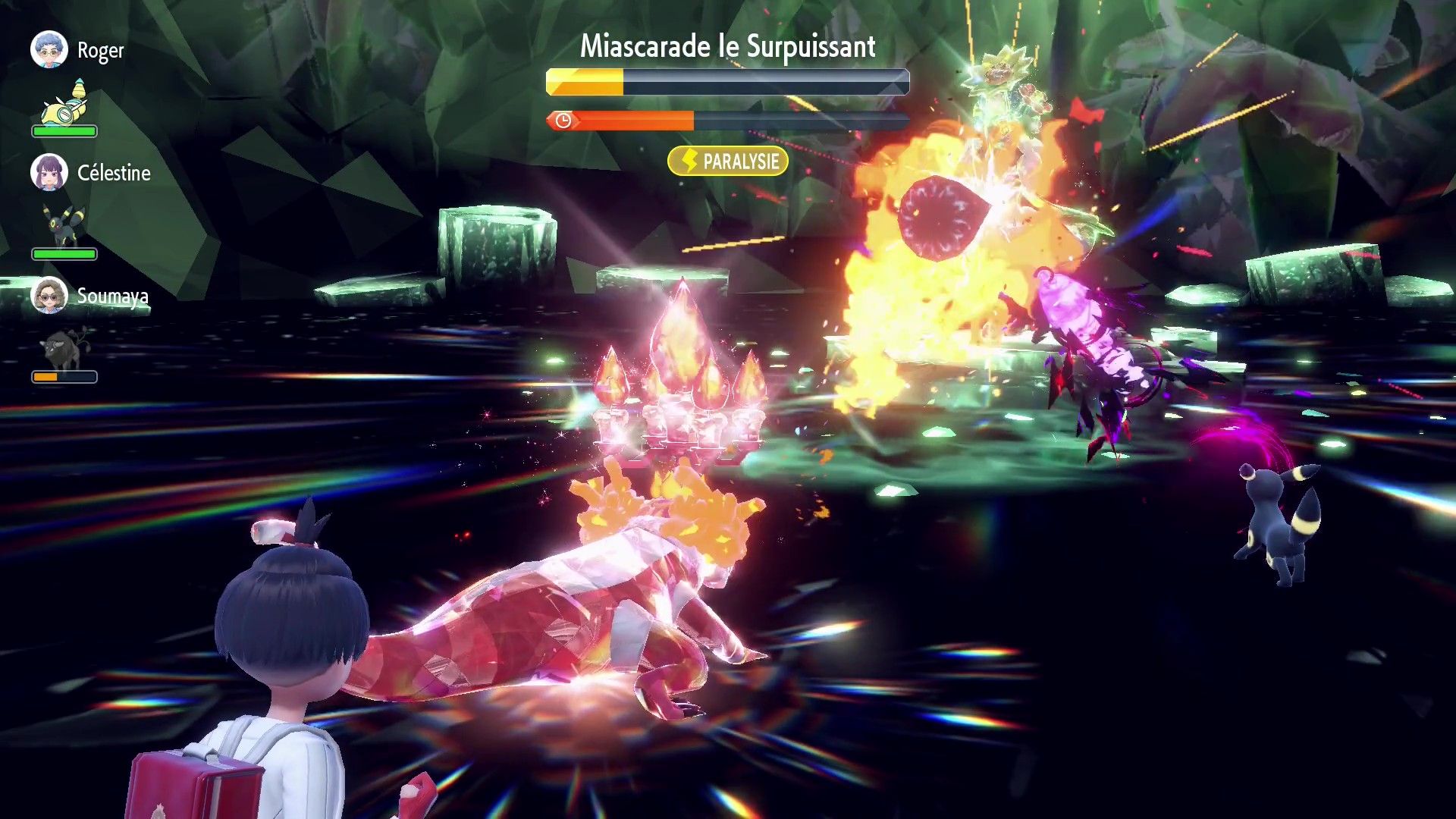Choose Célestine's Umbreon party icon

pos(64,224)
